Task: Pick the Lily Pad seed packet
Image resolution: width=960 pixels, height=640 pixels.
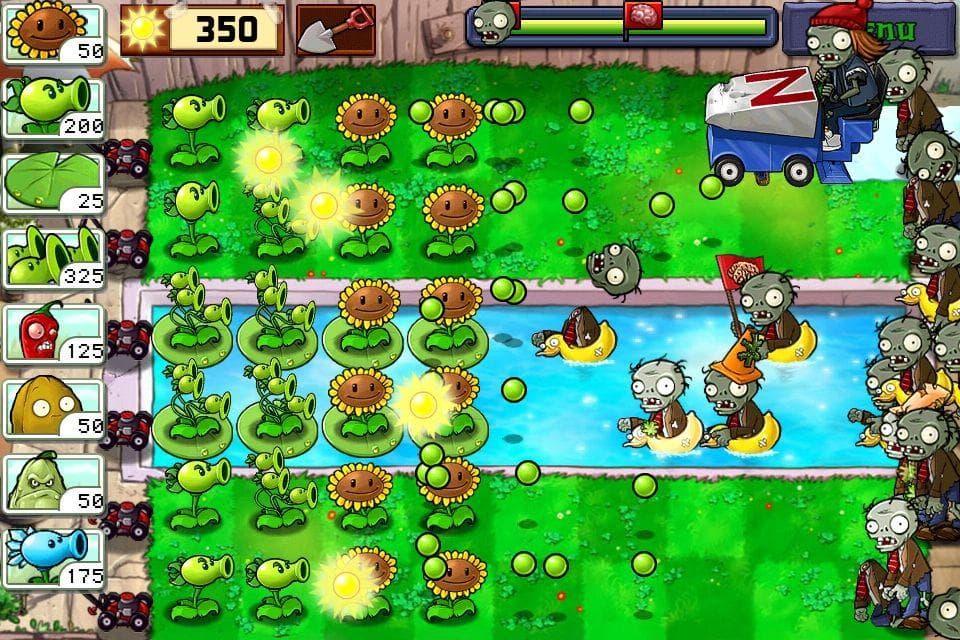Action: (55, 181)
